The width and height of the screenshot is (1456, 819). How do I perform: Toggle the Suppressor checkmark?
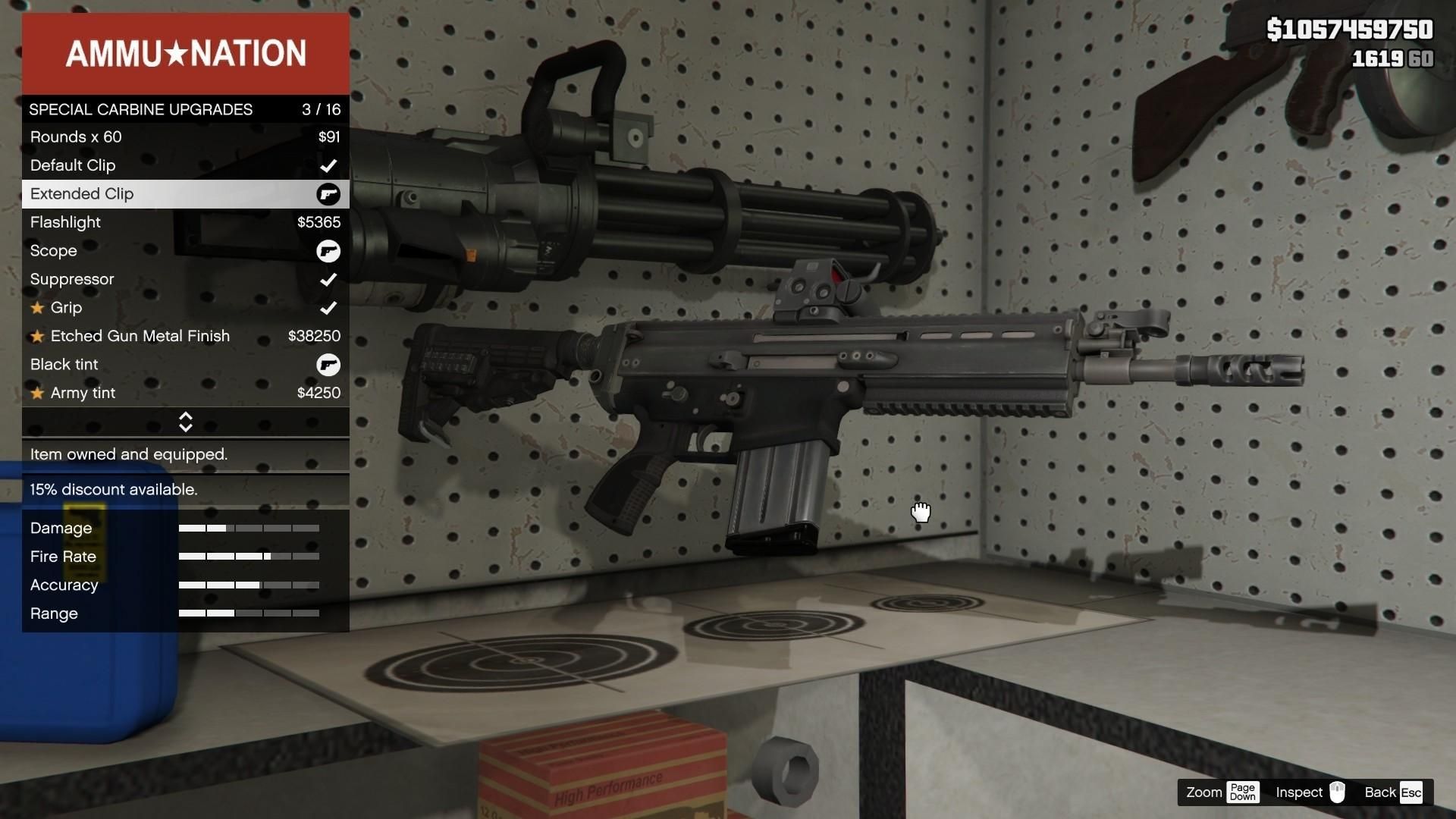(x=328, y=279)
